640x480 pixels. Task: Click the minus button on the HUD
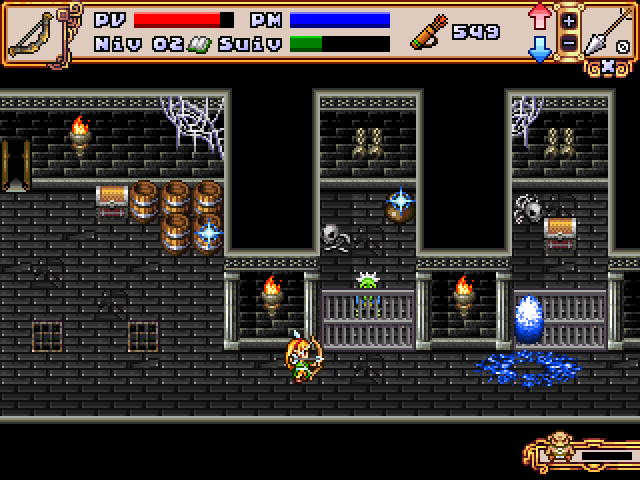569,43
